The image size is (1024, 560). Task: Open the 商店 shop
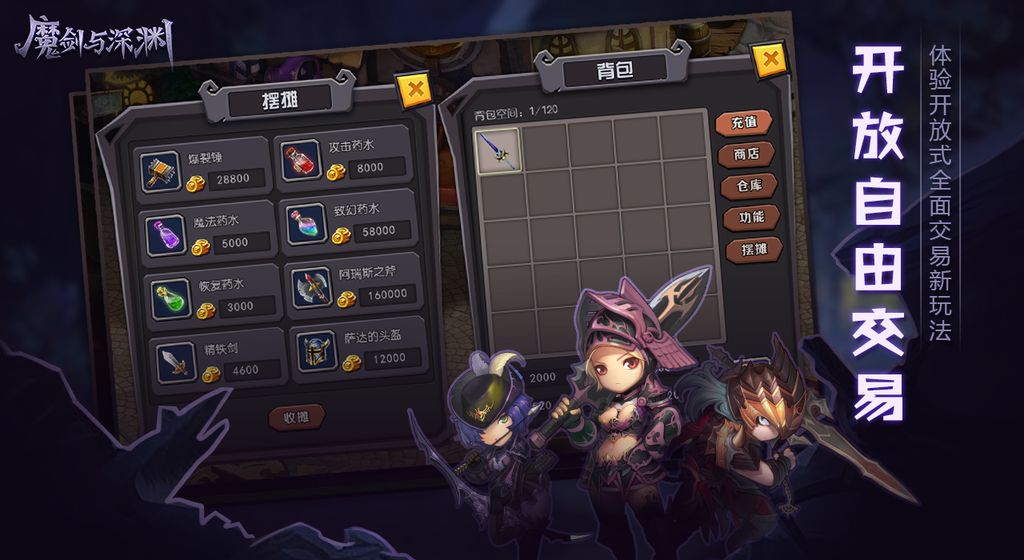pyautogui.click(x=747, y=154)
